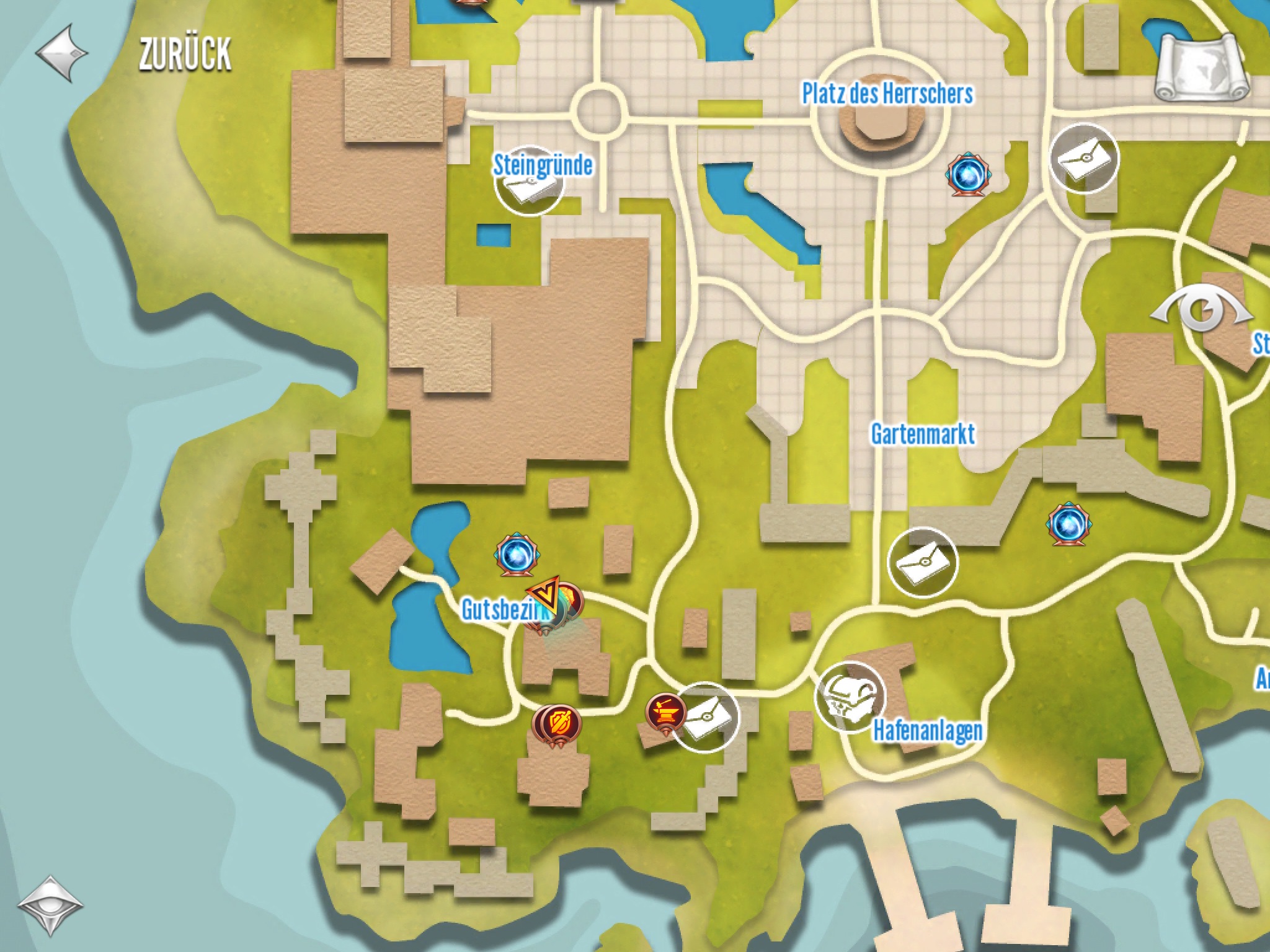This screenshot has height=952, width=1270.
Task: Select the envelope marker below Gartenmarkt
Action: [x=922, y=562]
